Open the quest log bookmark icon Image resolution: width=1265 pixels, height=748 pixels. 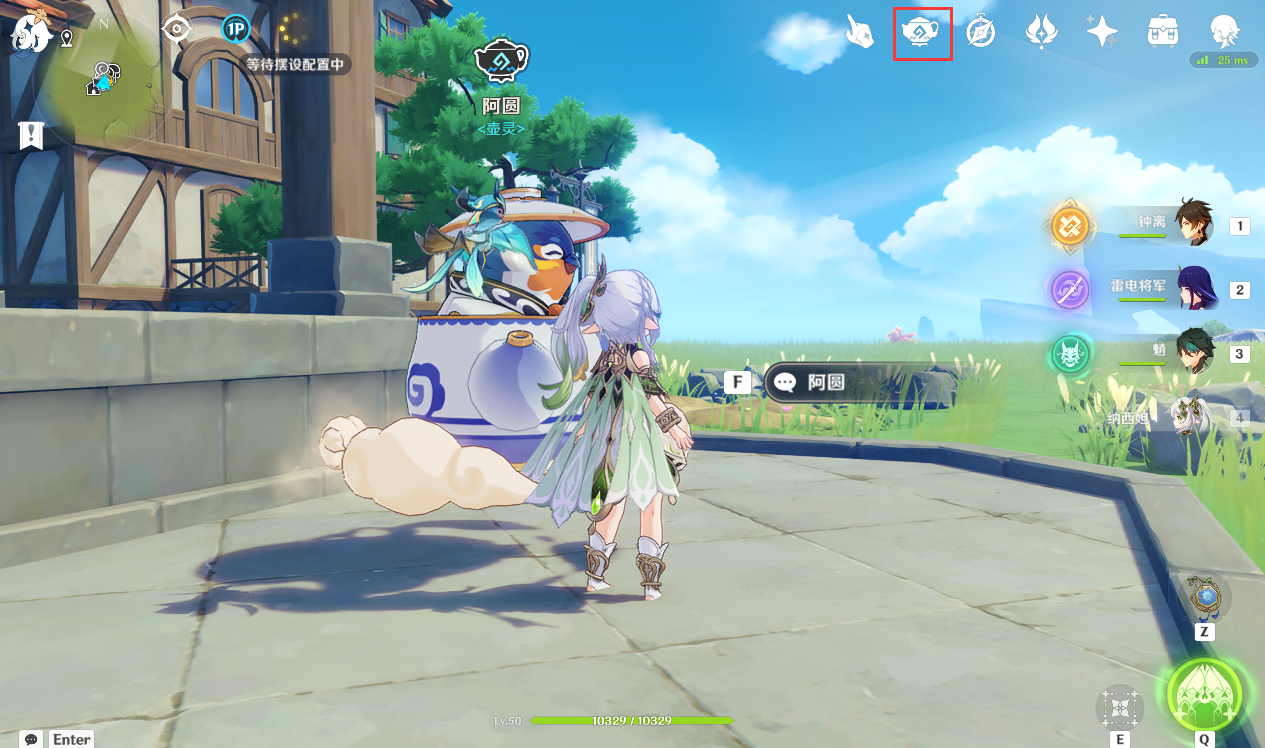coord(31,135)
